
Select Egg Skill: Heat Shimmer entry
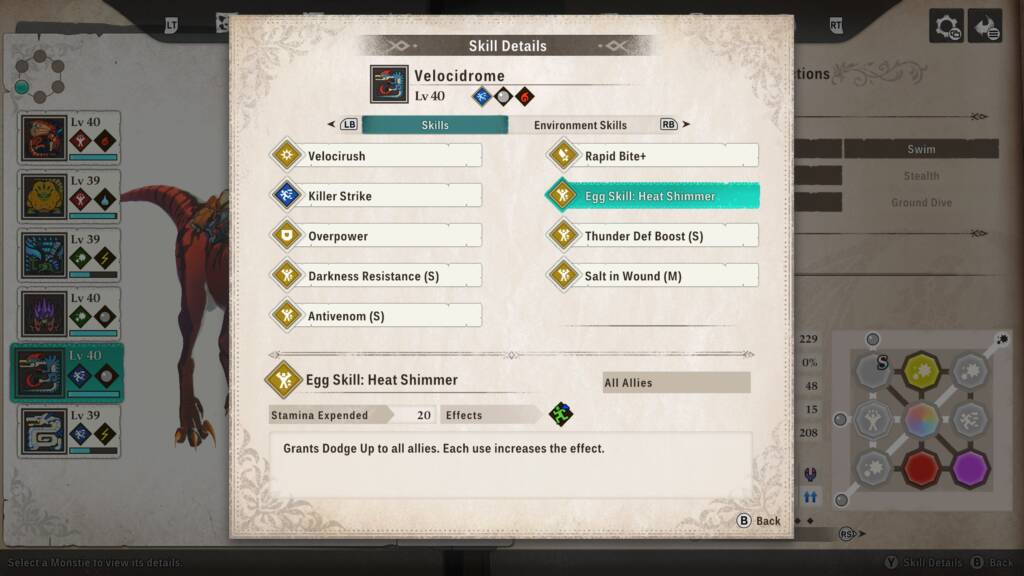coord(653,196)
